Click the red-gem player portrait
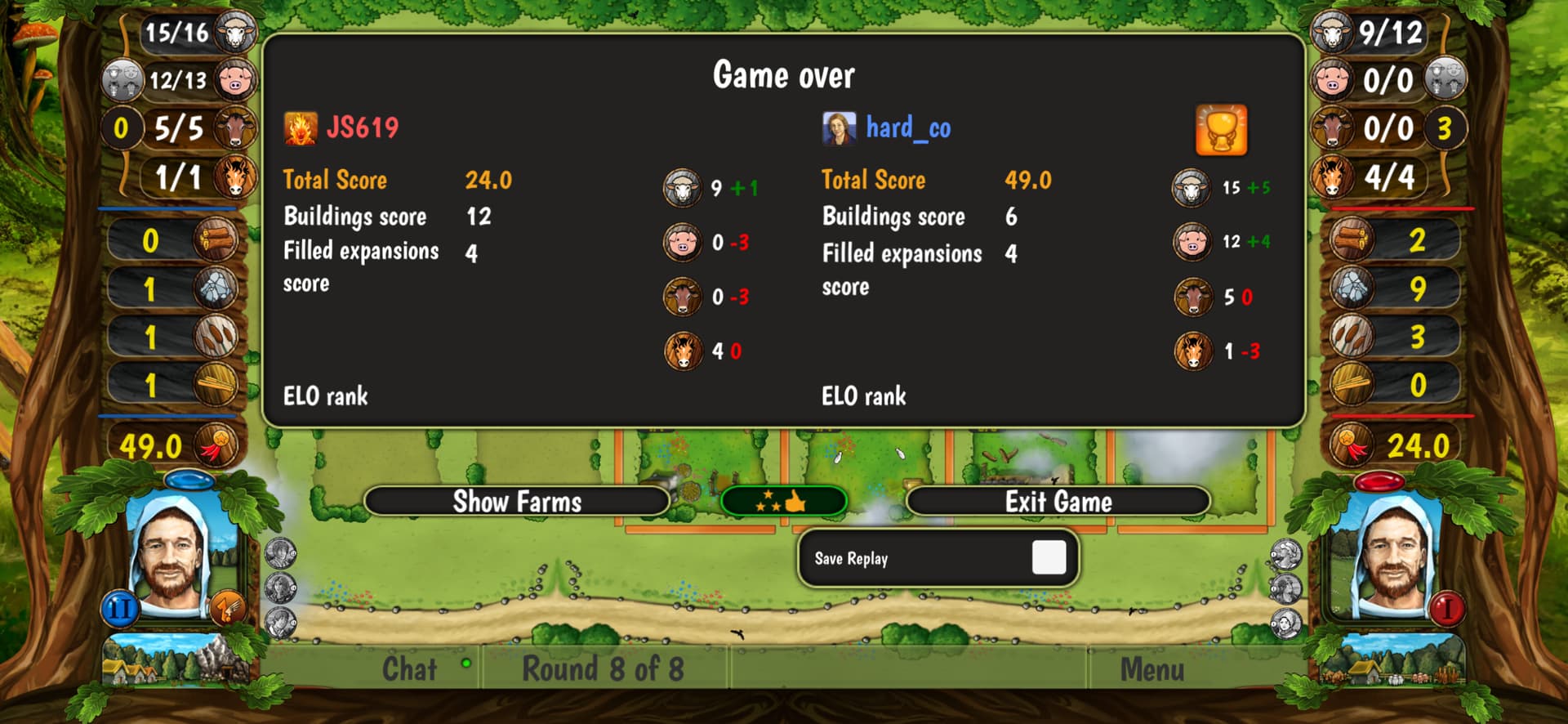The image size is (1568, 724). pyautogui.click(x=1395, y=556)
